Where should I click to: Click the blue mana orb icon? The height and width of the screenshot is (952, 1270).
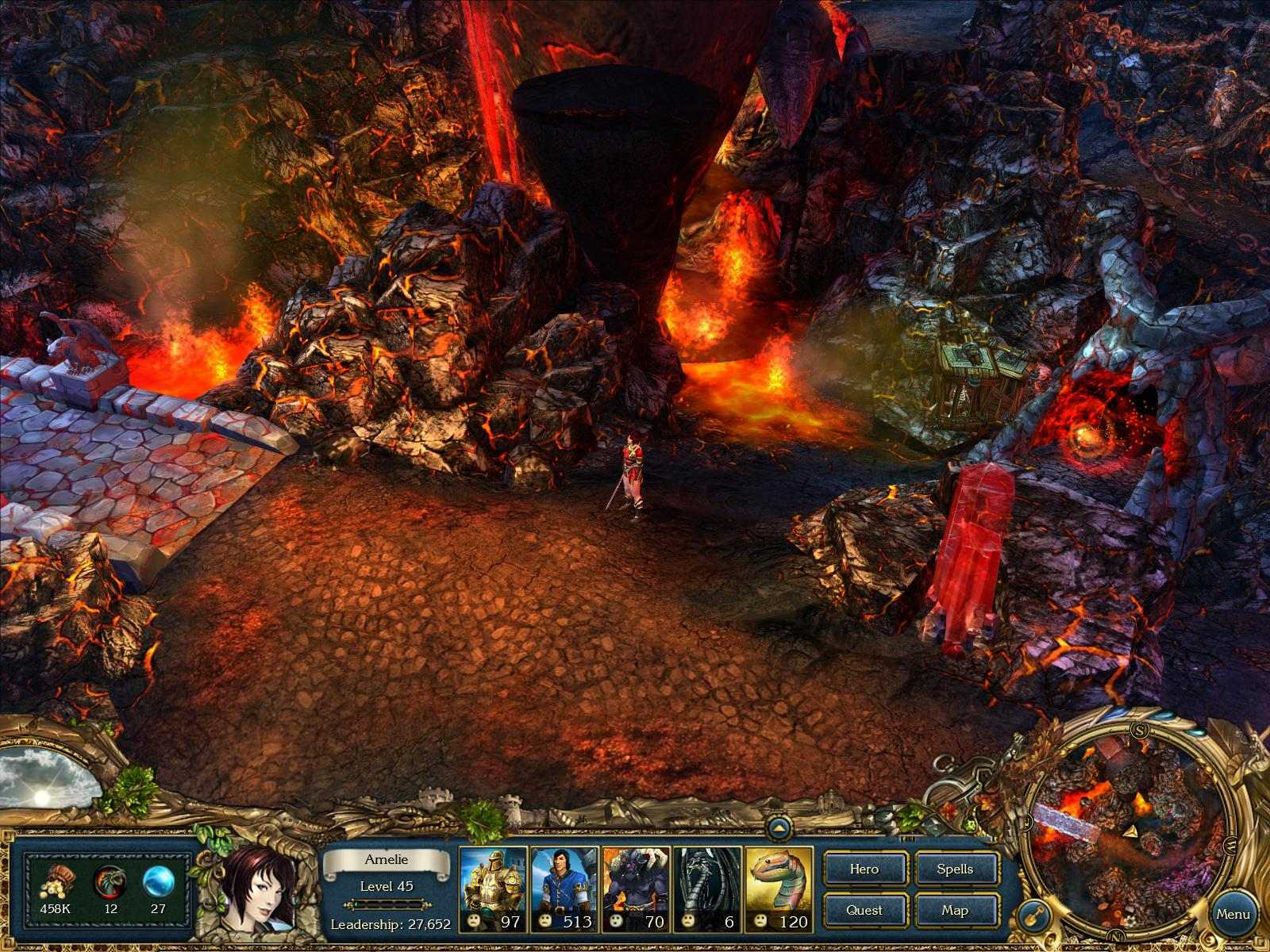[x=157, y=882]
